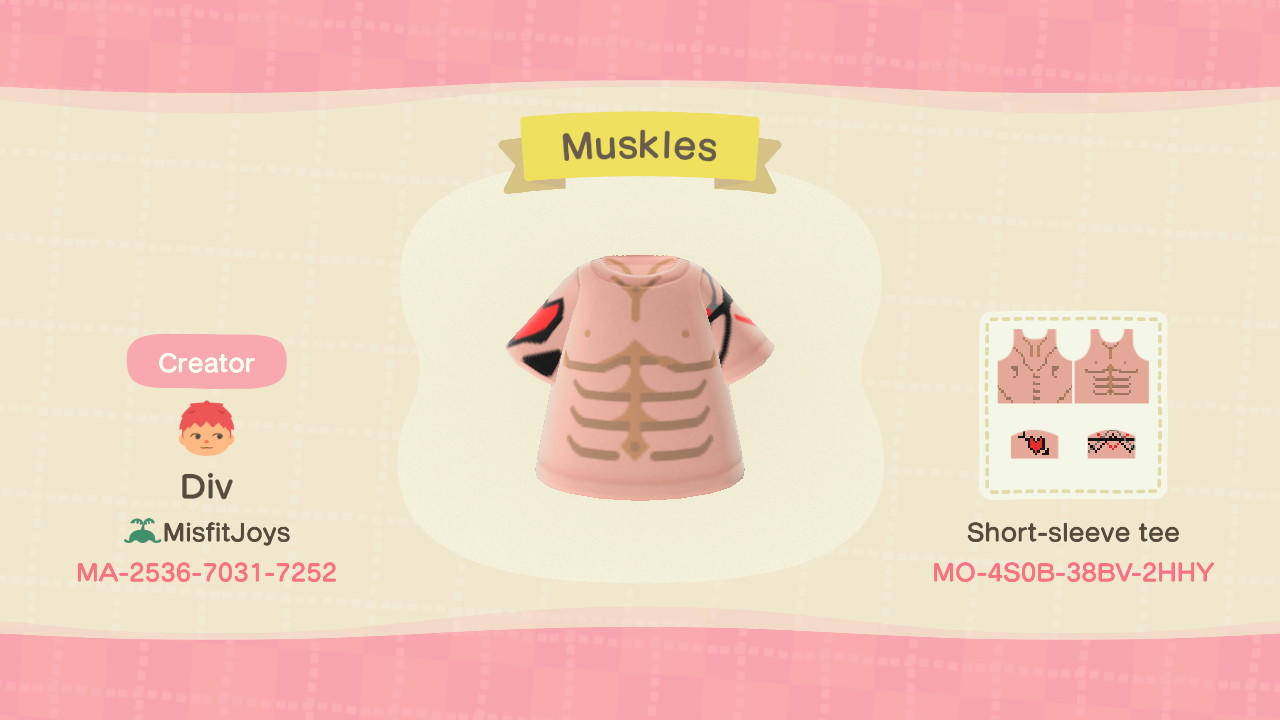Click the Muskles tee preview model
The height and width of the screenshot is (720, 1280).
click(640, 380)
